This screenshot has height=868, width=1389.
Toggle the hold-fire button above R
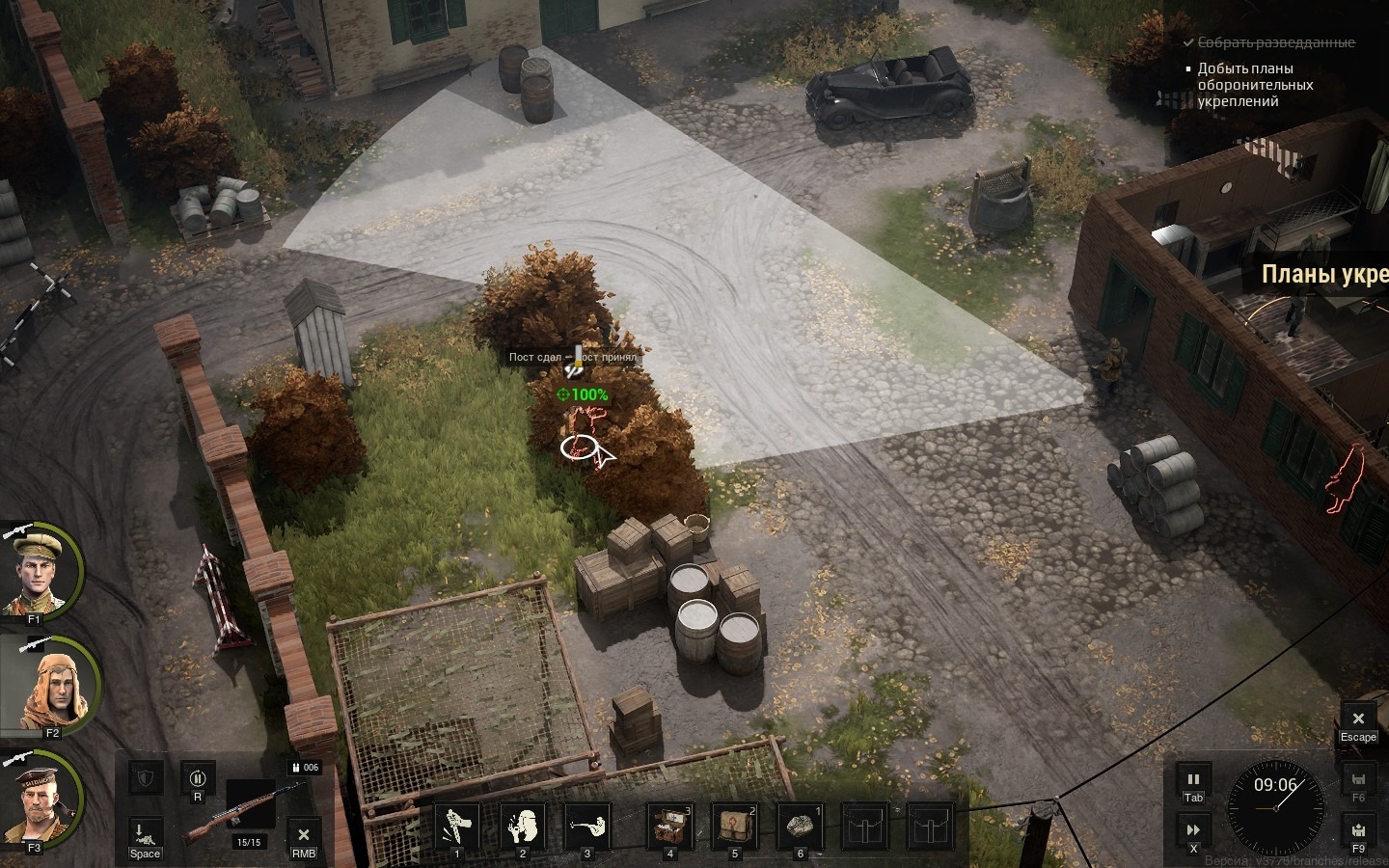coord(198,777)
